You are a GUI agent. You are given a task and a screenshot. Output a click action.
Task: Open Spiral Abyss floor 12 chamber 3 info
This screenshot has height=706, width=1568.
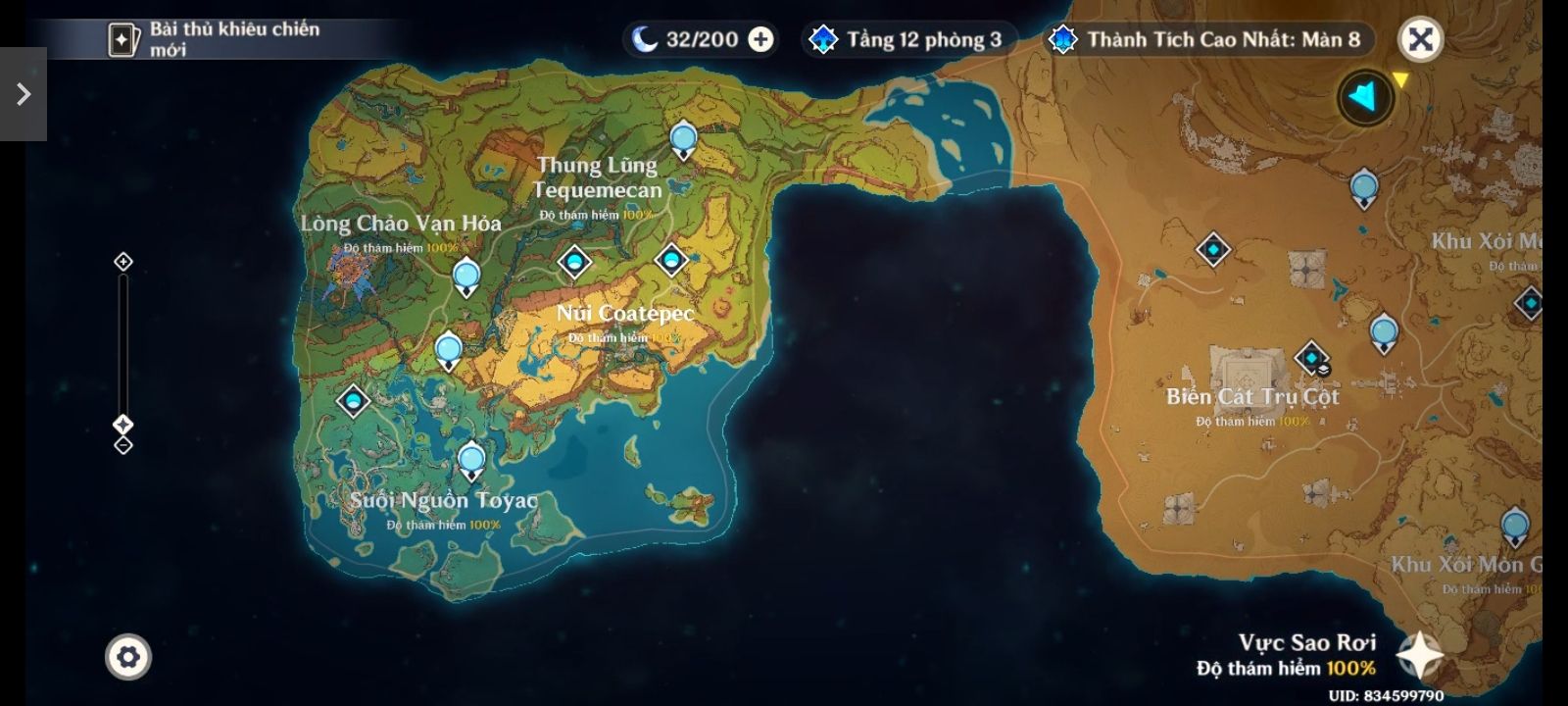click(908, 39)
